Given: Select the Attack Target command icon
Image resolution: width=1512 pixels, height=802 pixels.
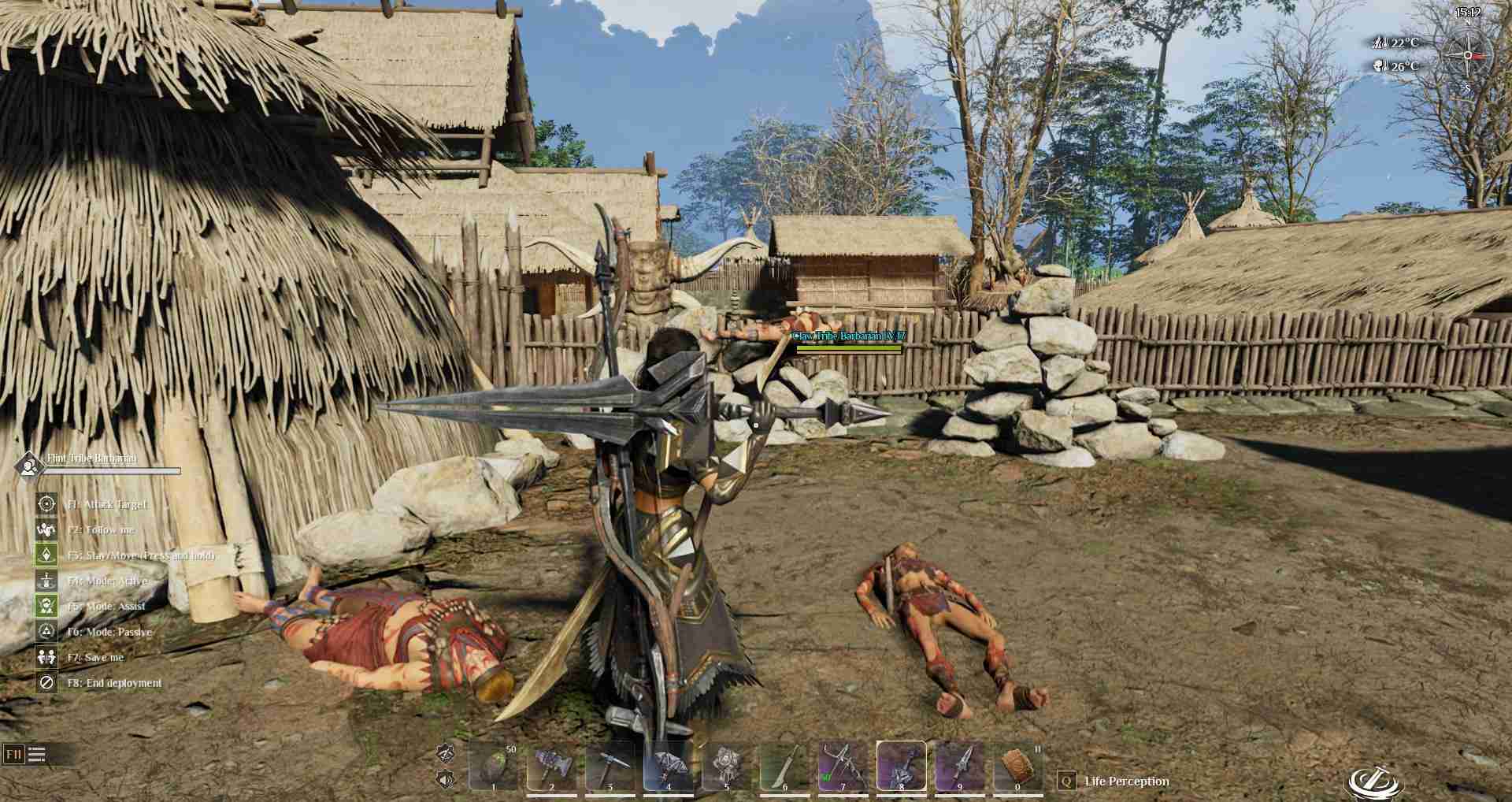Looking at the screenshot, I should (x=46, y=503).
